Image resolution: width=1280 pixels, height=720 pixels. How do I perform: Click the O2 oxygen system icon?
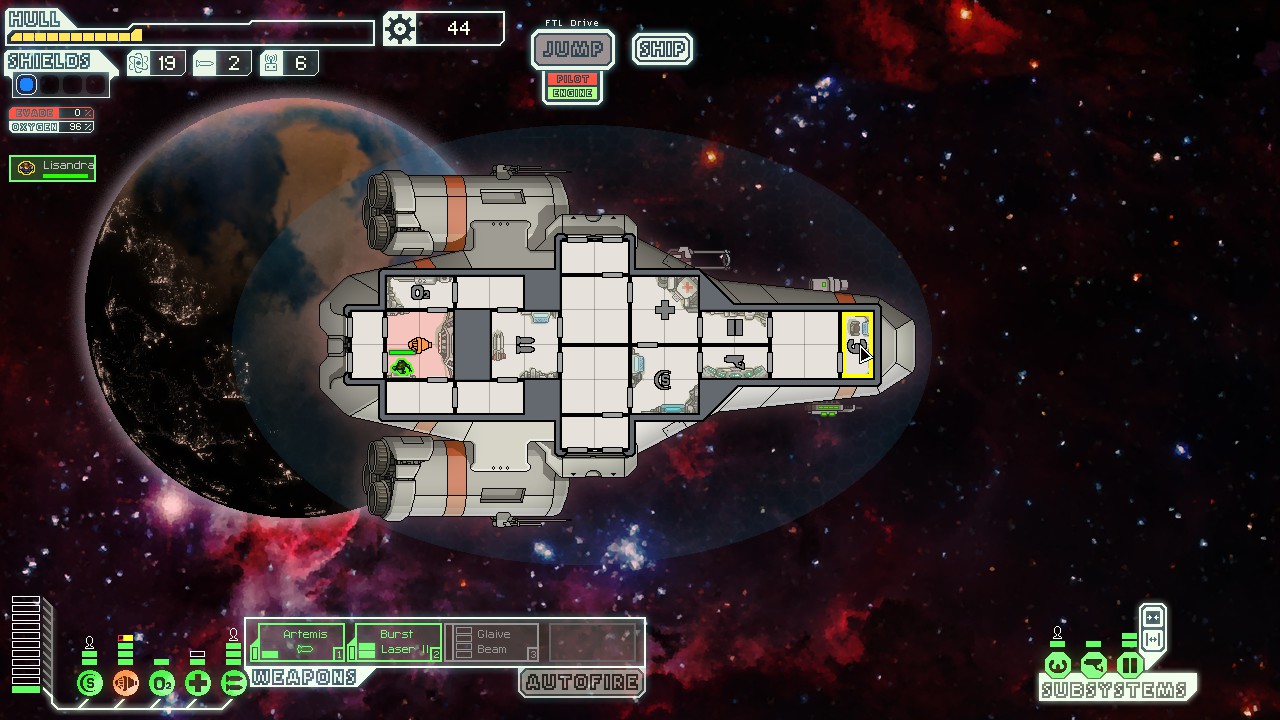(162, 684)
